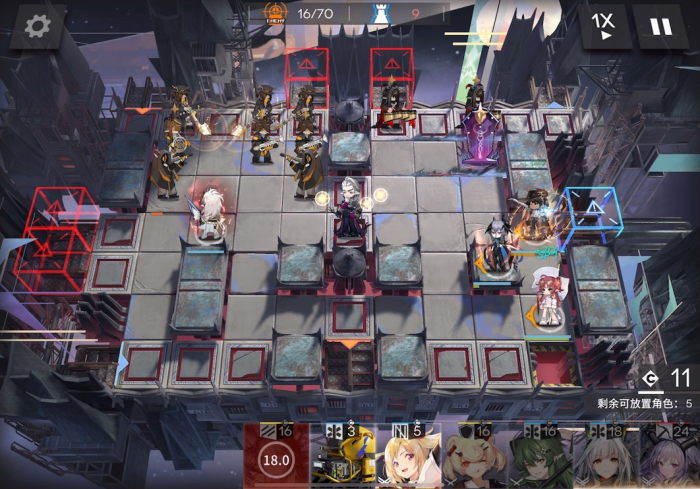
Task: Select the purple-haired operator card costing 24
Action: (669, 458)
